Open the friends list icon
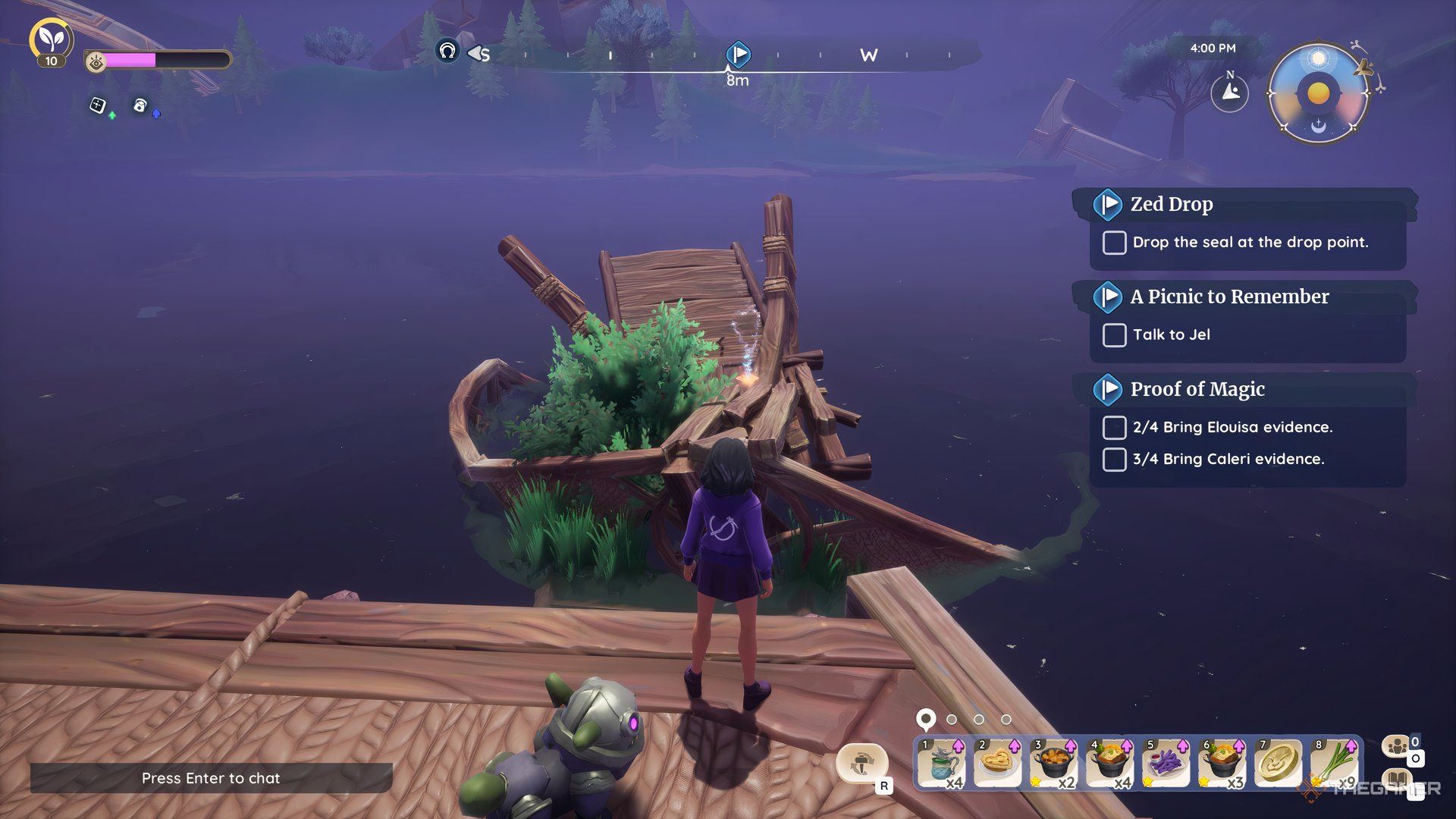 (1398, 746)
